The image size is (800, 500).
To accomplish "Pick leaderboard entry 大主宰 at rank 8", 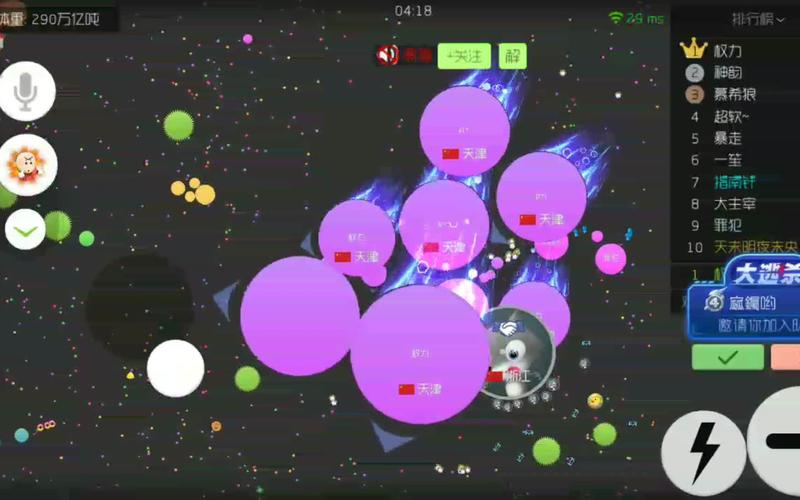I will pos(734,204).
